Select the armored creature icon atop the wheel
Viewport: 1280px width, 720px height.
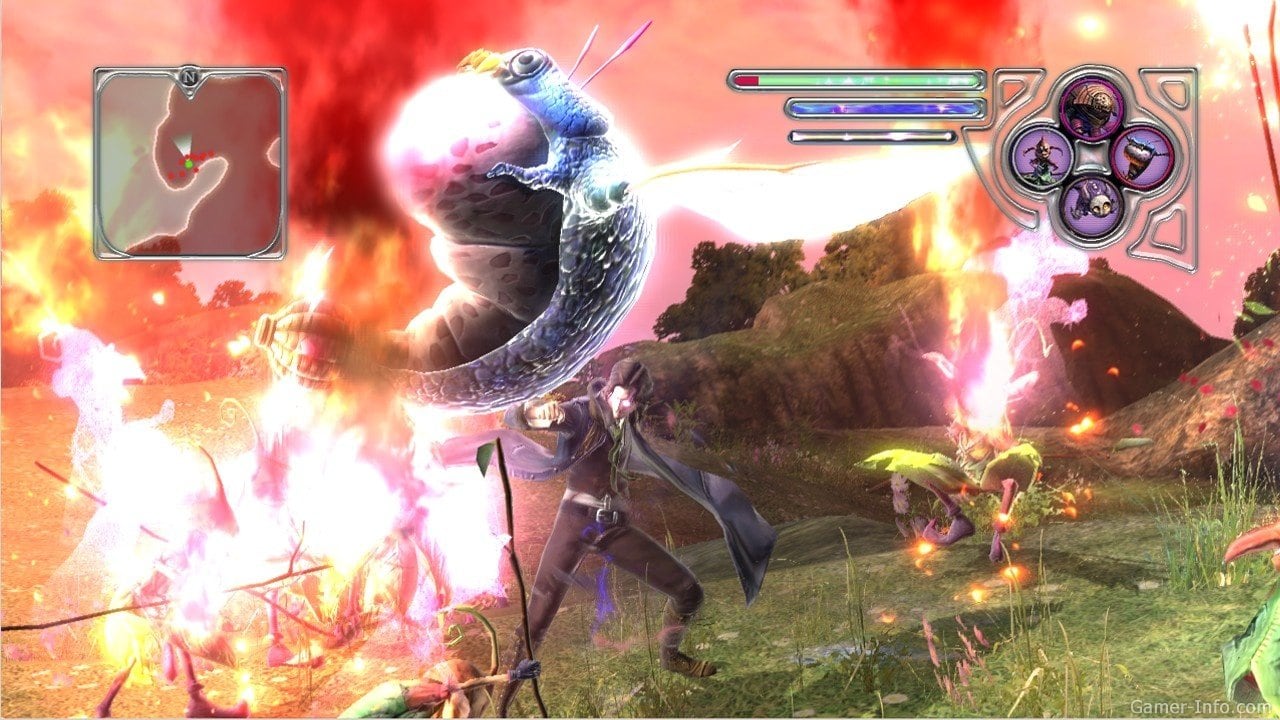(x=1091, y=107)
